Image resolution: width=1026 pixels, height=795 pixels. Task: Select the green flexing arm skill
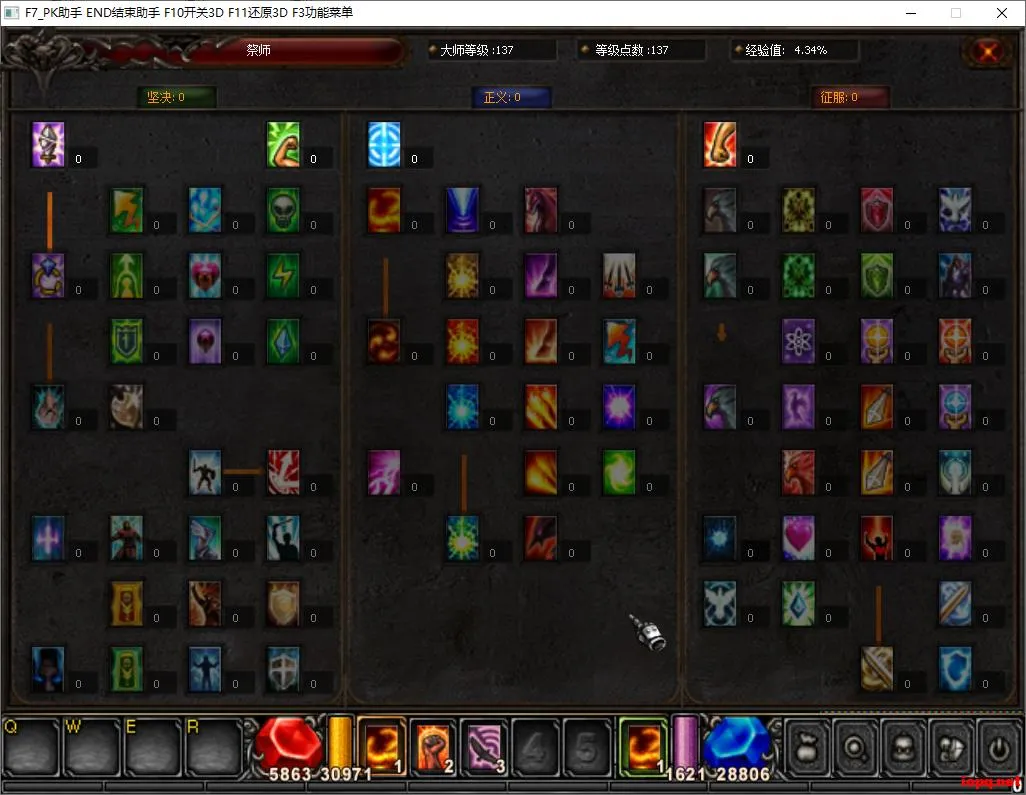(x=284, y=145)
